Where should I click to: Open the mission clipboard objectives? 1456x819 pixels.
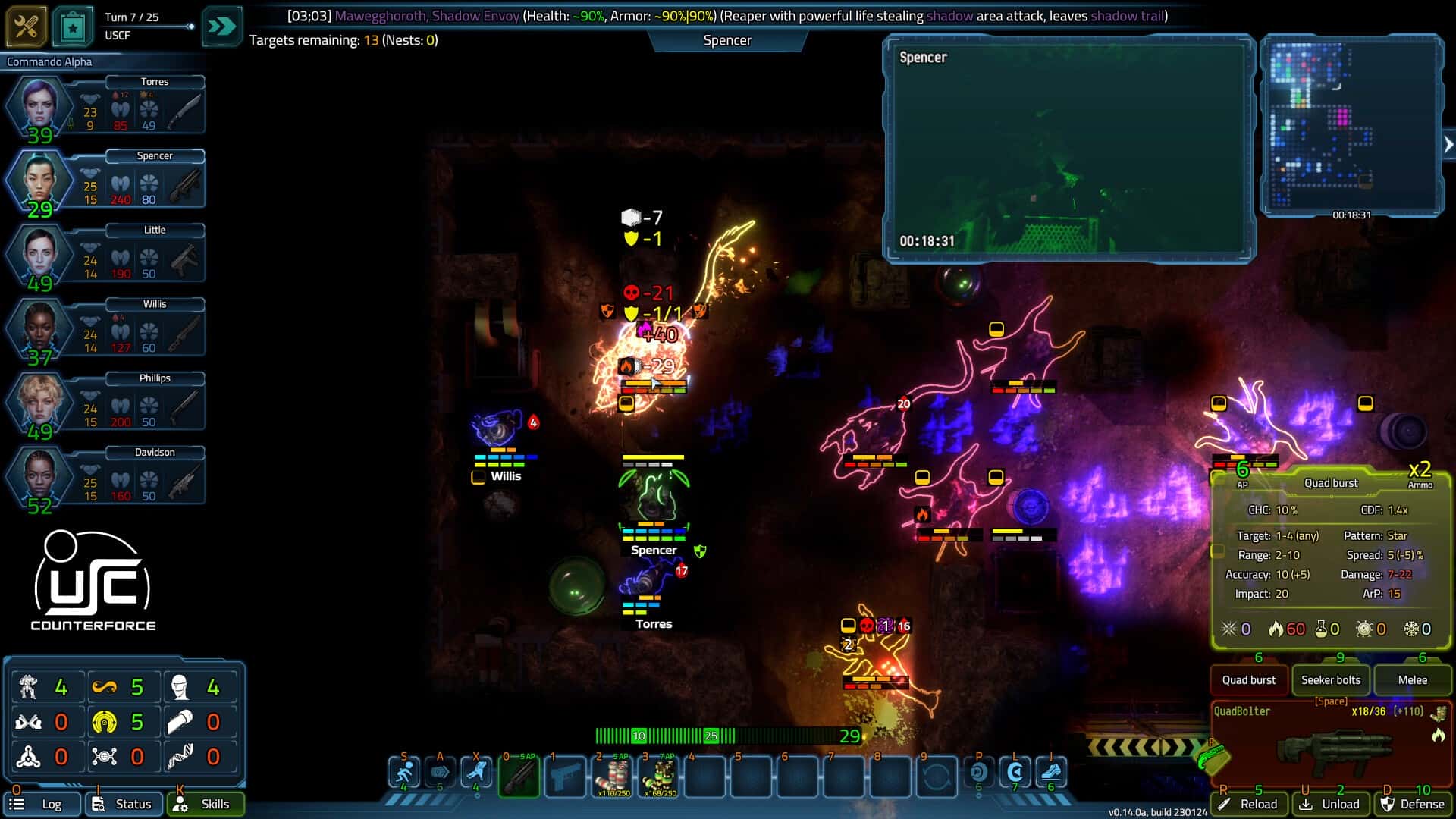[x=72, y=27]
